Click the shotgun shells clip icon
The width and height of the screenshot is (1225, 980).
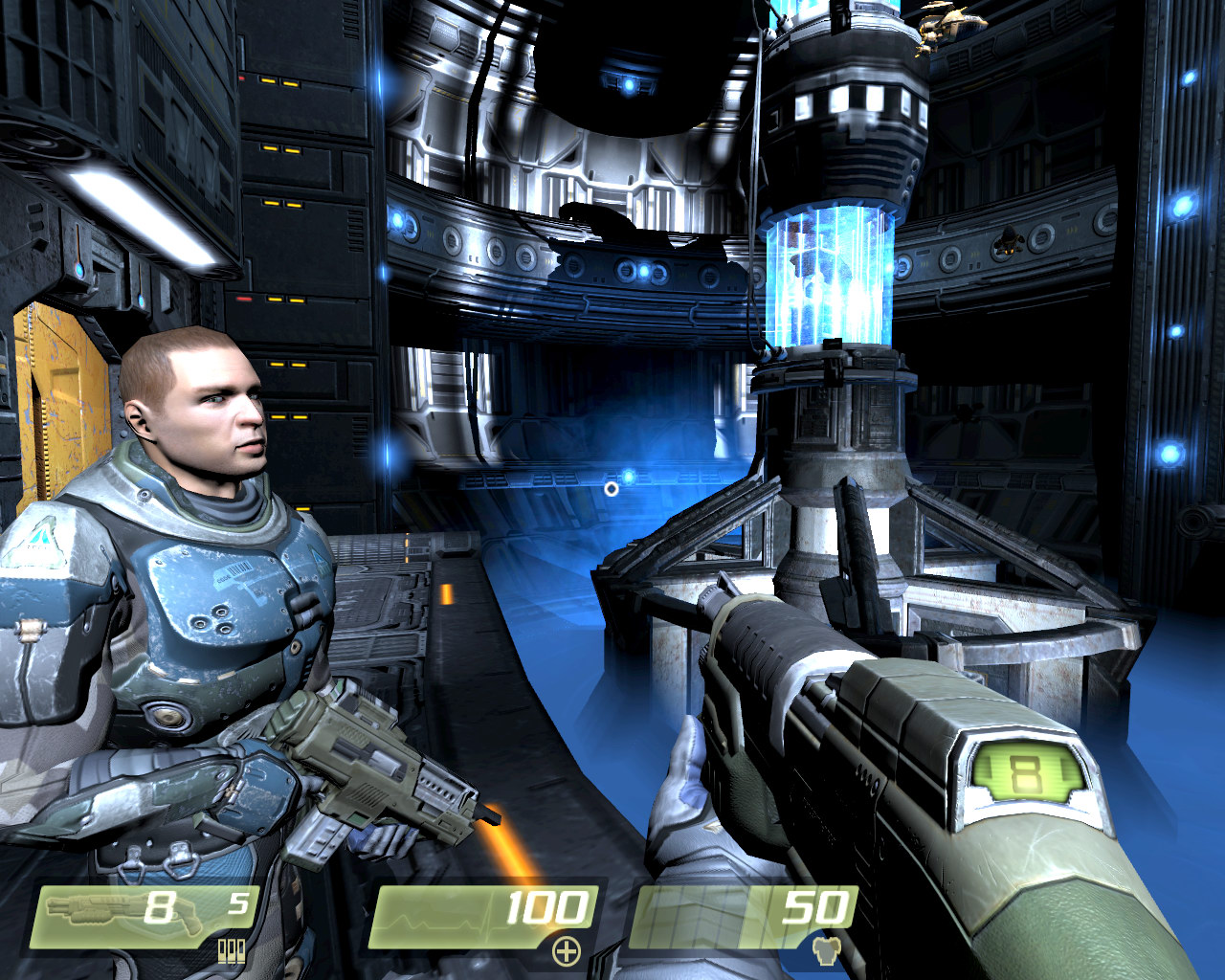coord(232,950)
